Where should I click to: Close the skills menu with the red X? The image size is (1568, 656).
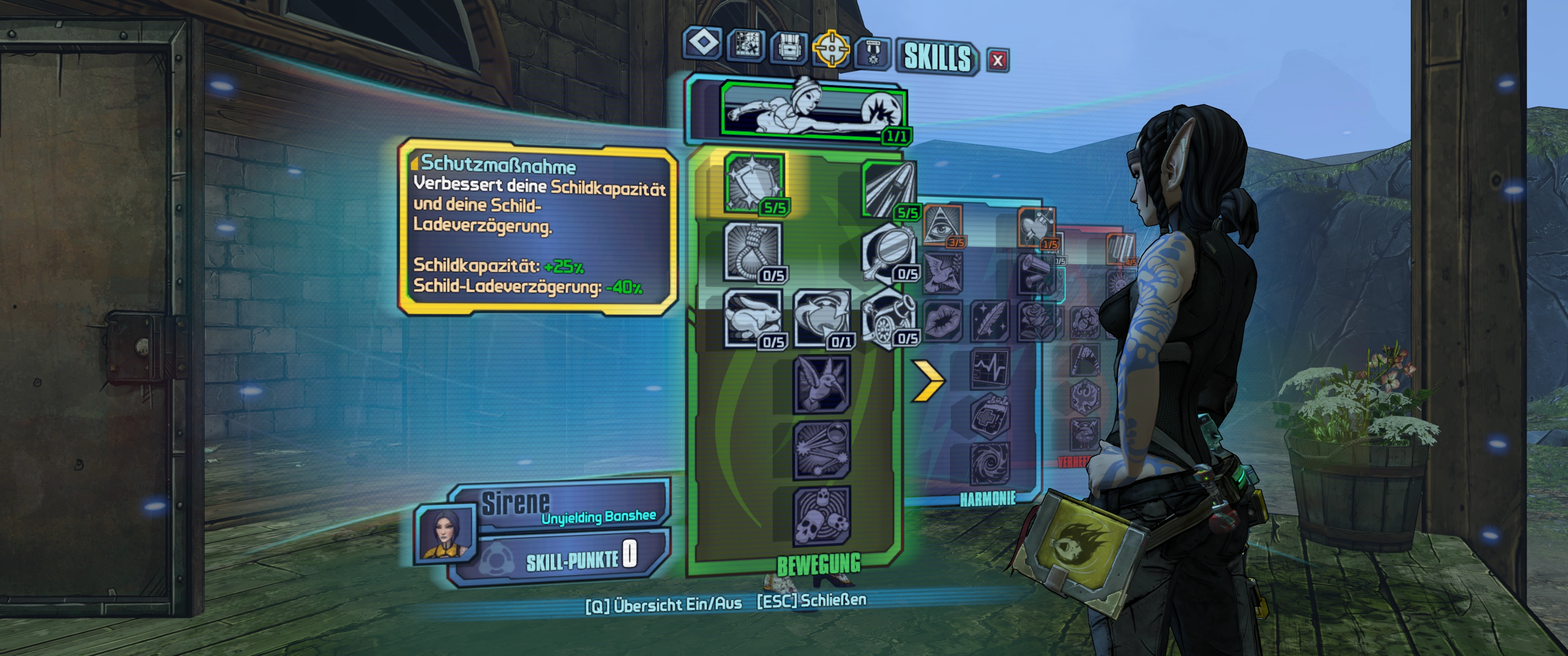[997, 60]
